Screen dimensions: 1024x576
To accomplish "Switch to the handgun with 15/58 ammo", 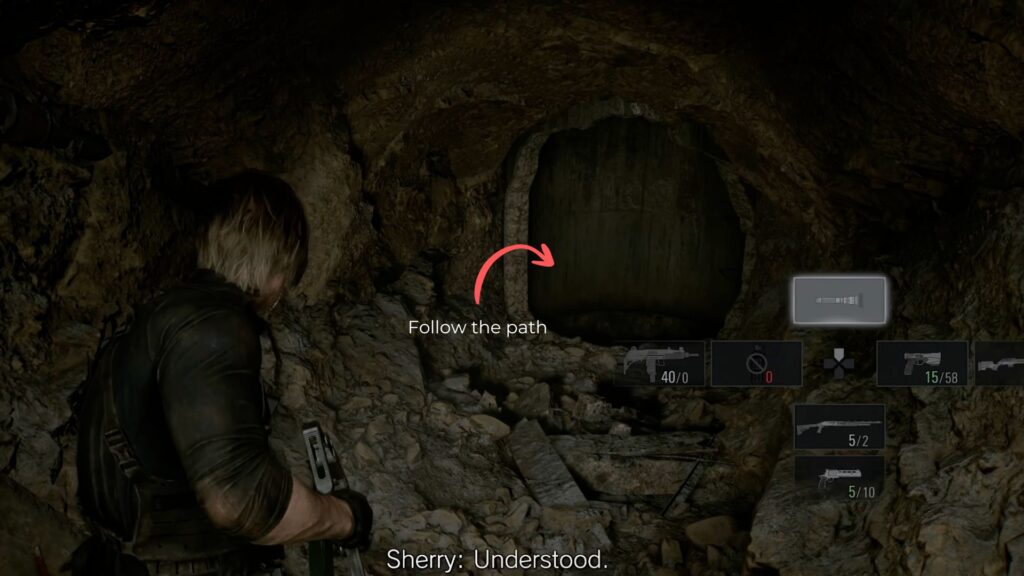I will (x=921, y=364).
